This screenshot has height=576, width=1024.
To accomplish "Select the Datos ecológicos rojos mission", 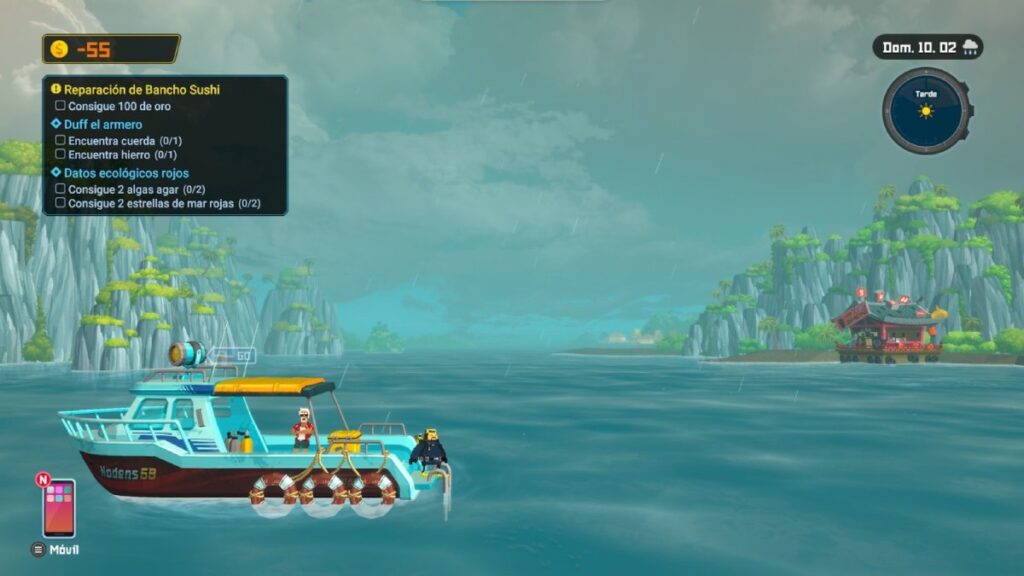I will tap(125, 173).
